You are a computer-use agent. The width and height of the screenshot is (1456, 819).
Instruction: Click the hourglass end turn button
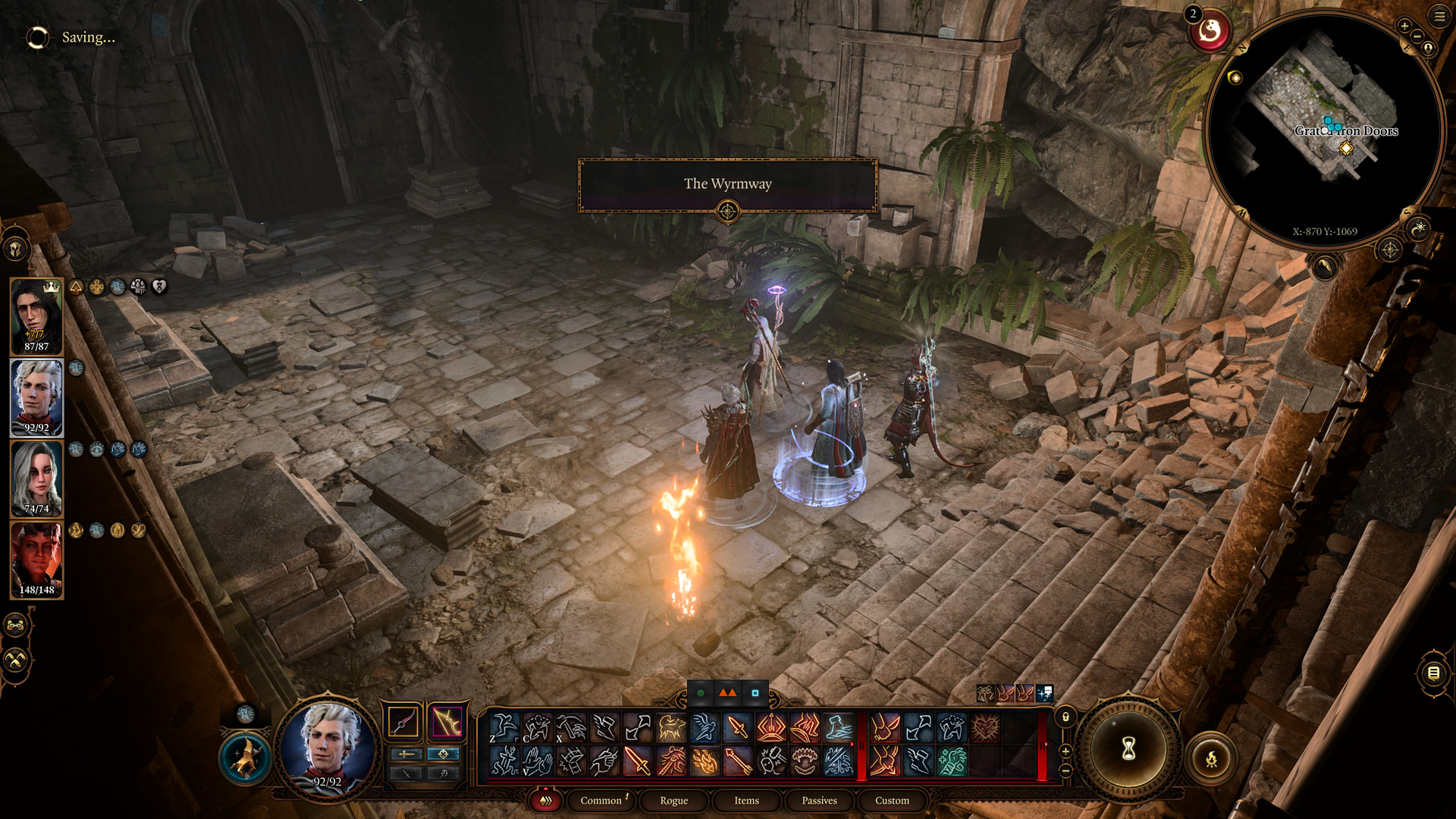[x=1128, y=749]
